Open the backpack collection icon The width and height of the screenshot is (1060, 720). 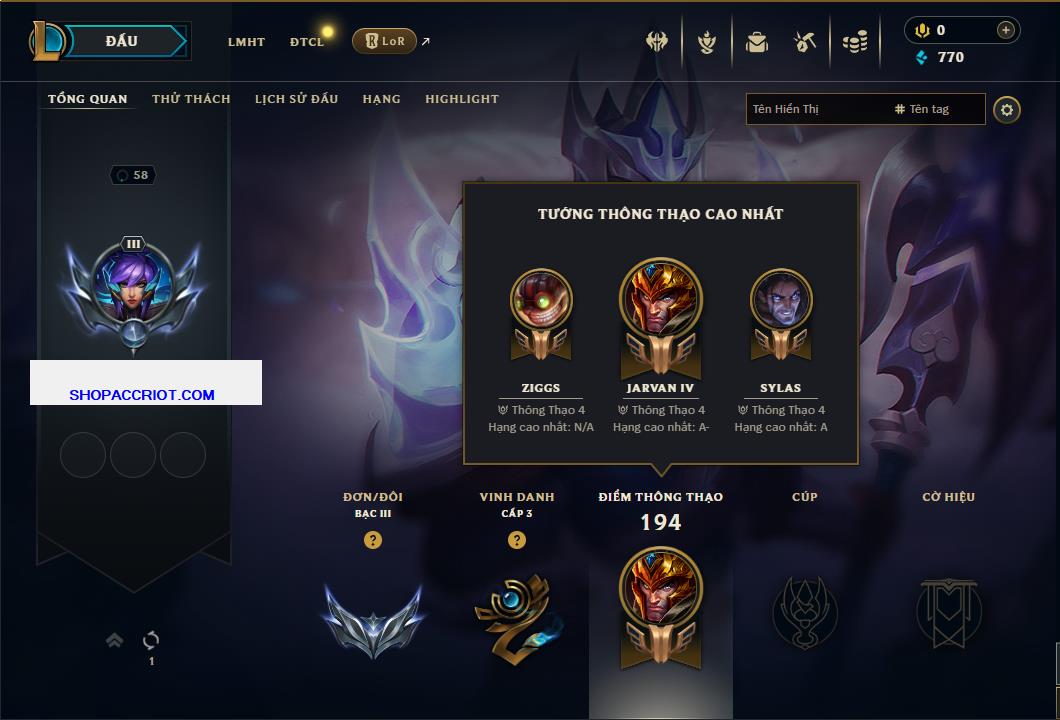pos(757,42)
